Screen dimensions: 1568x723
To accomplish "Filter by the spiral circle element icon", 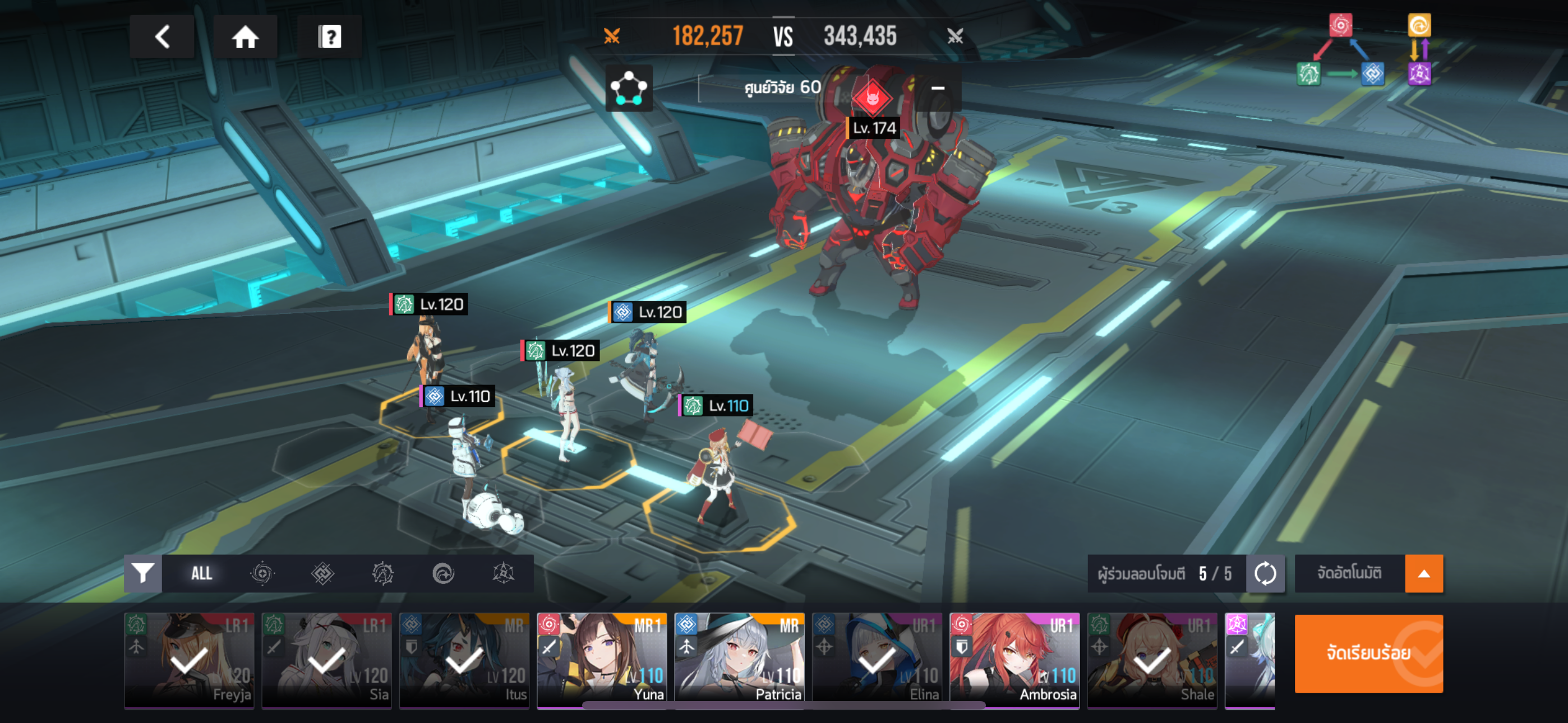I will click(443, 573).
